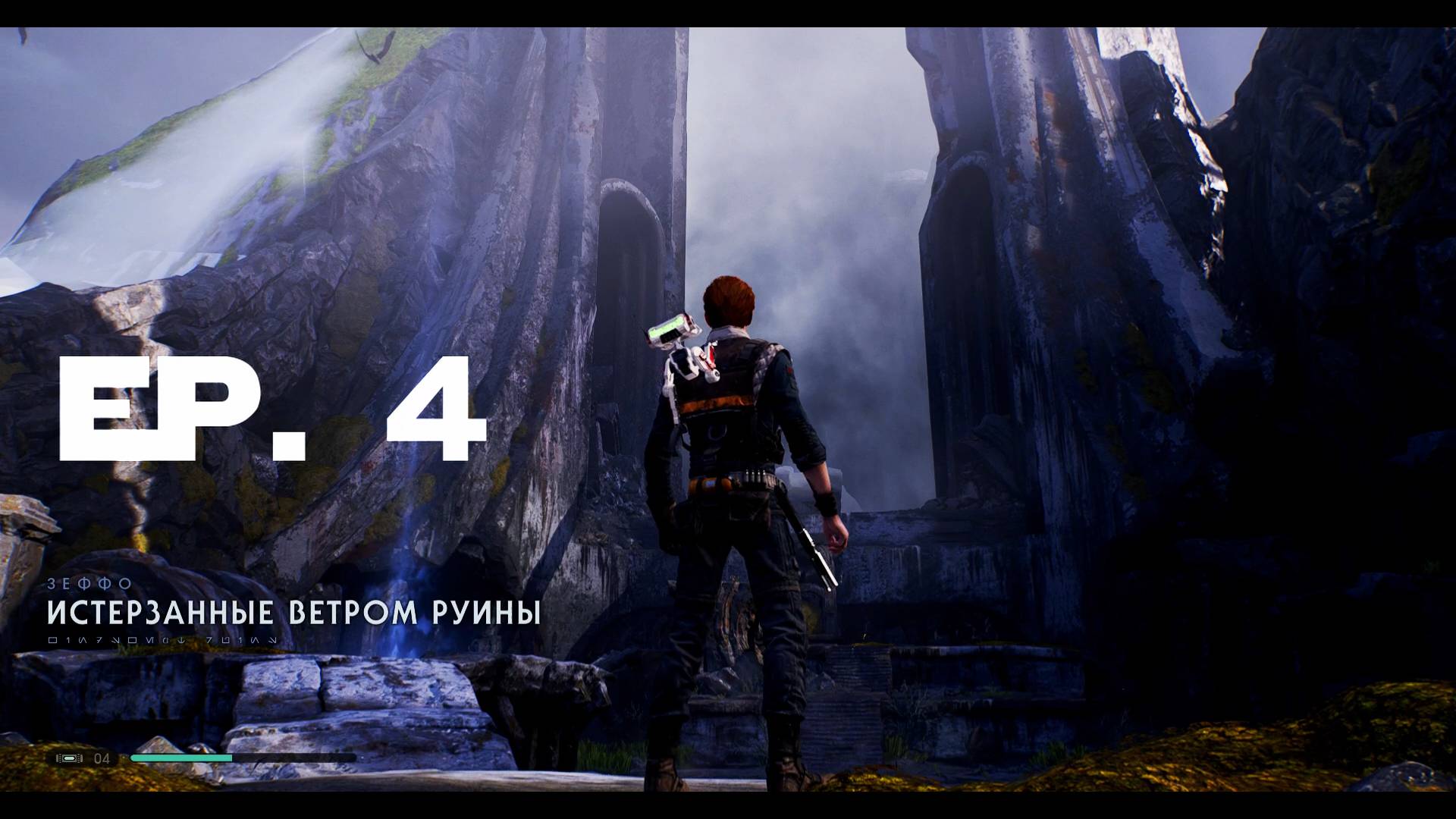Toggle the stim indicator on the HUD
Screen dimensions: 1456x819
pos(68,756)
